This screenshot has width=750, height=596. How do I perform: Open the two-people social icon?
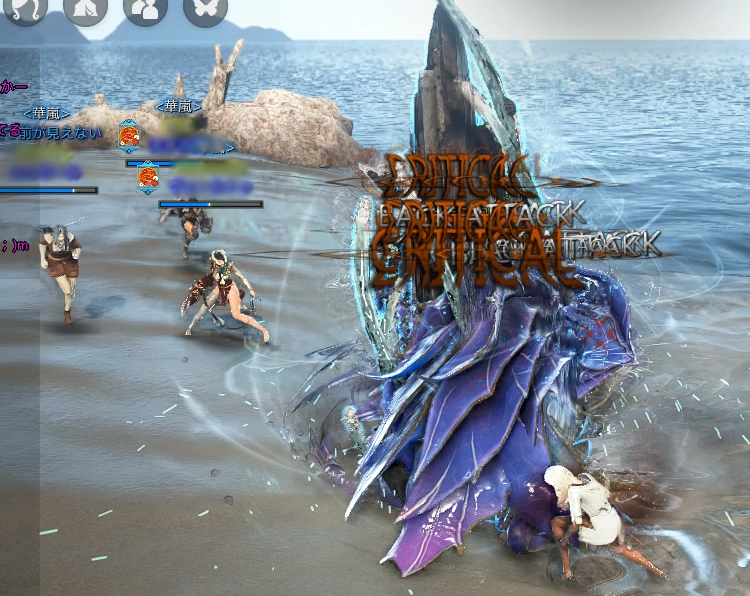point(146,8)
